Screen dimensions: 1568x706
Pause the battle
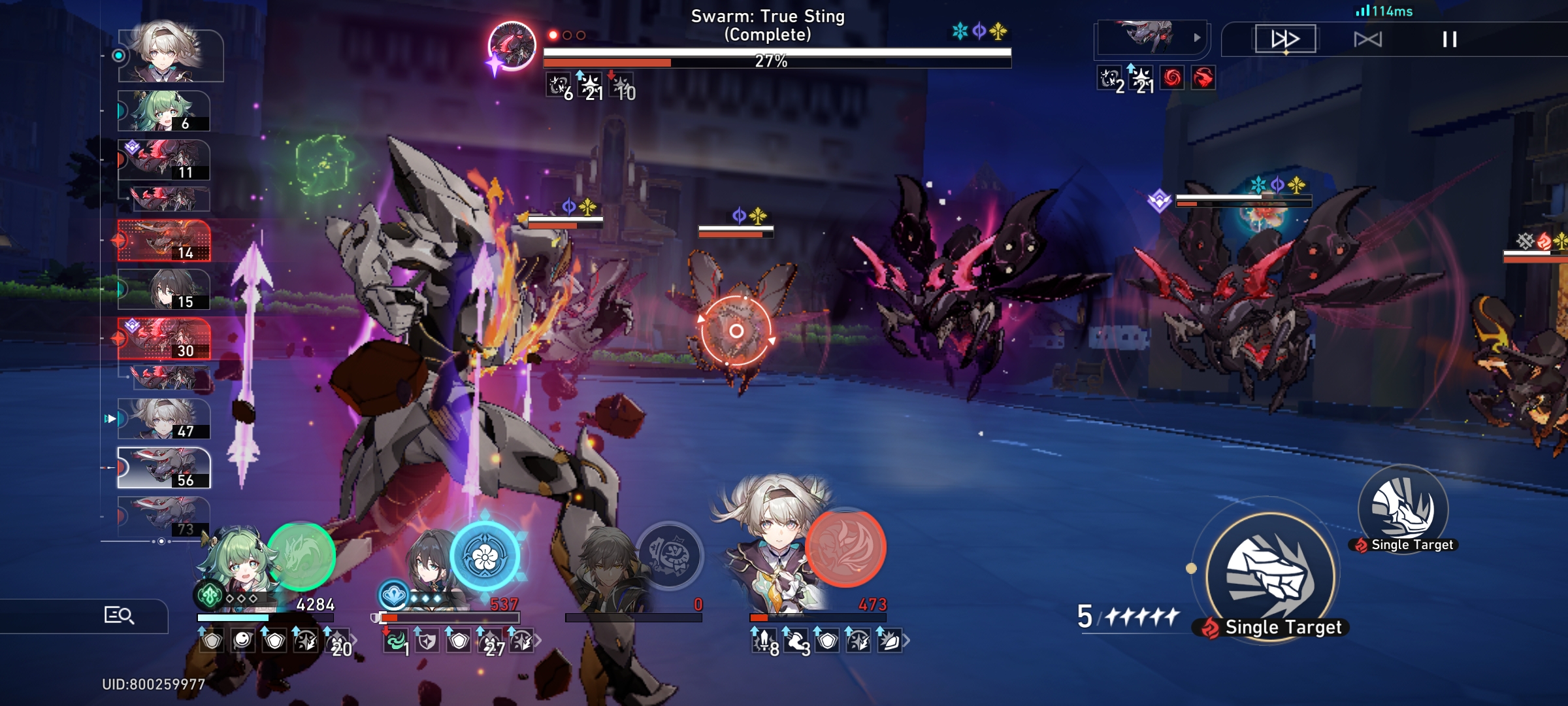pyautogui.click(x=1449, y=39)
